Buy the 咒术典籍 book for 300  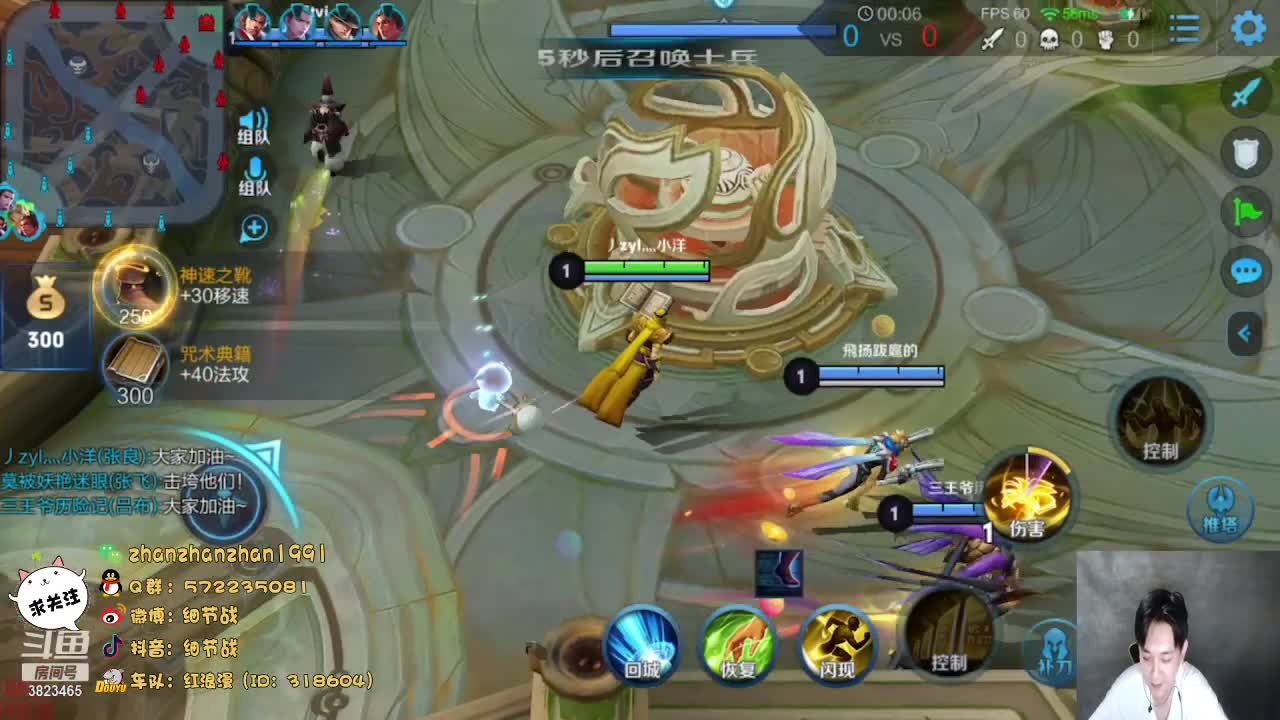(135, 365)
